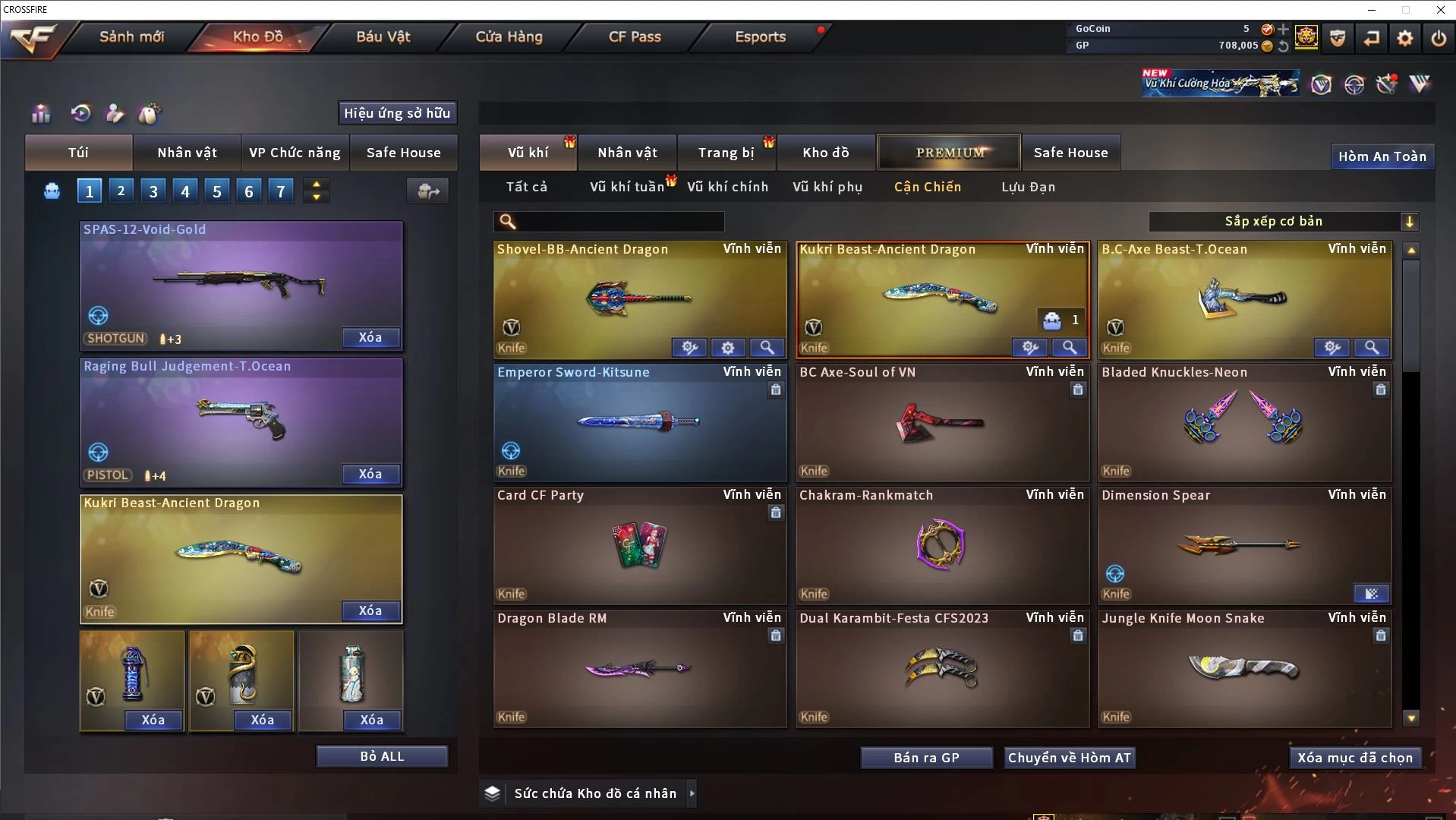
Task: Close the CROSSFIRE window
Action: 1440,10
